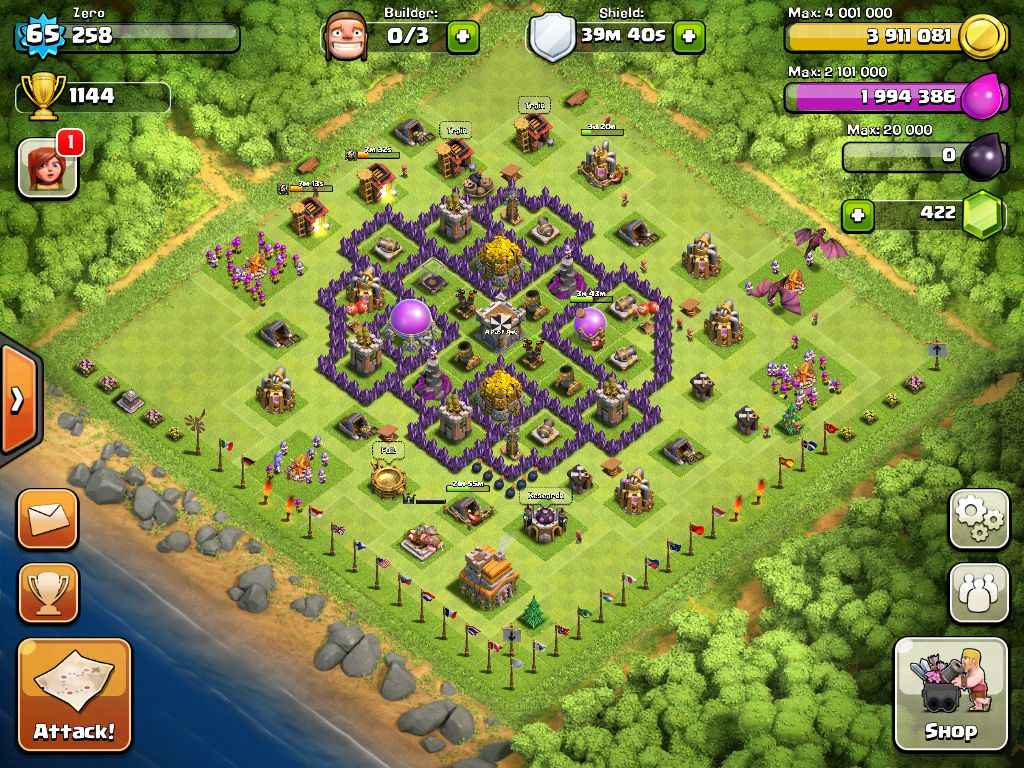Tap the Attack! button

click(74, 694)
